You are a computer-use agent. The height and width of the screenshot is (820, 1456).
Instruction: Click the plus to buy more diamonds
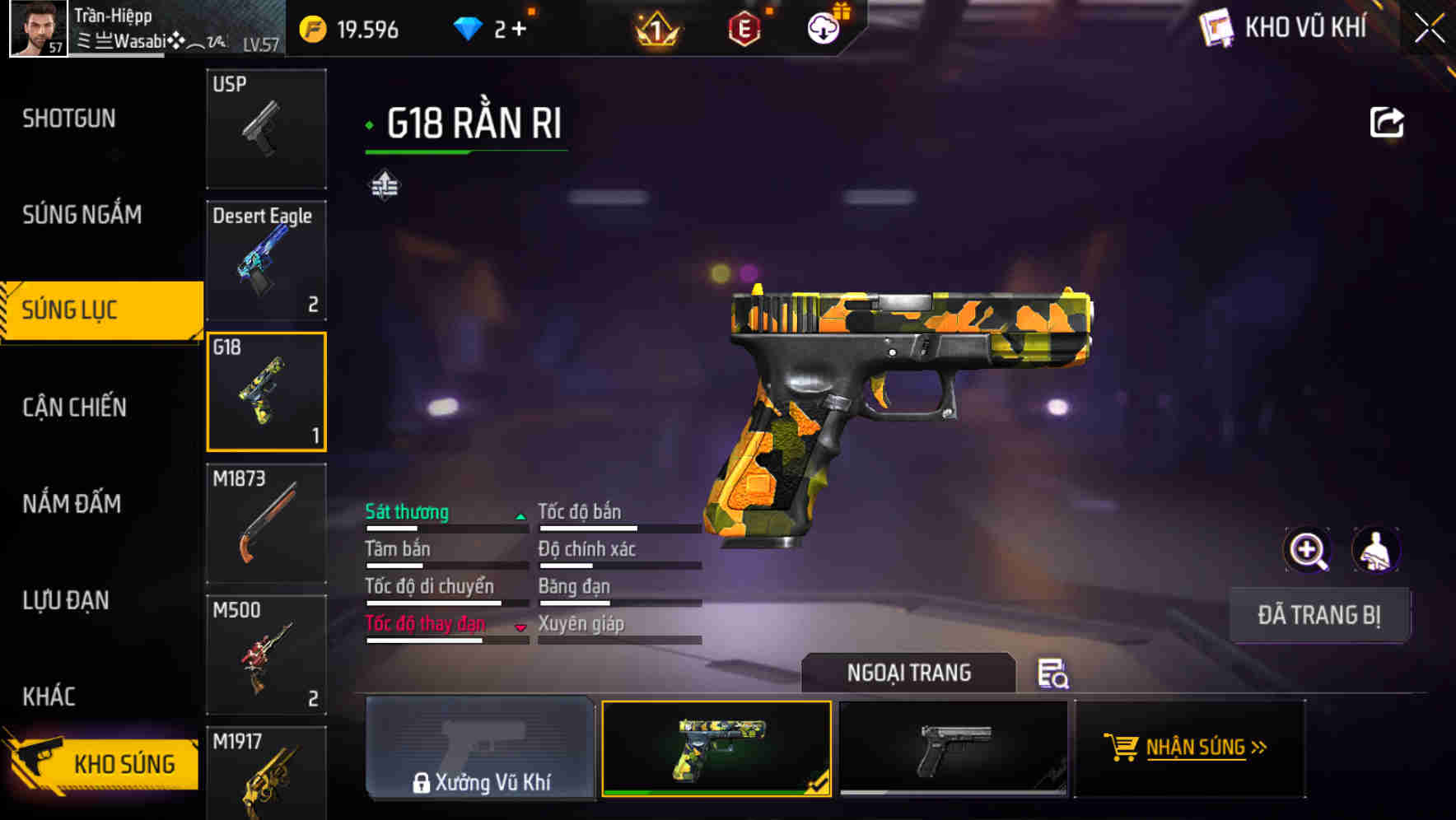coord(520,29)
